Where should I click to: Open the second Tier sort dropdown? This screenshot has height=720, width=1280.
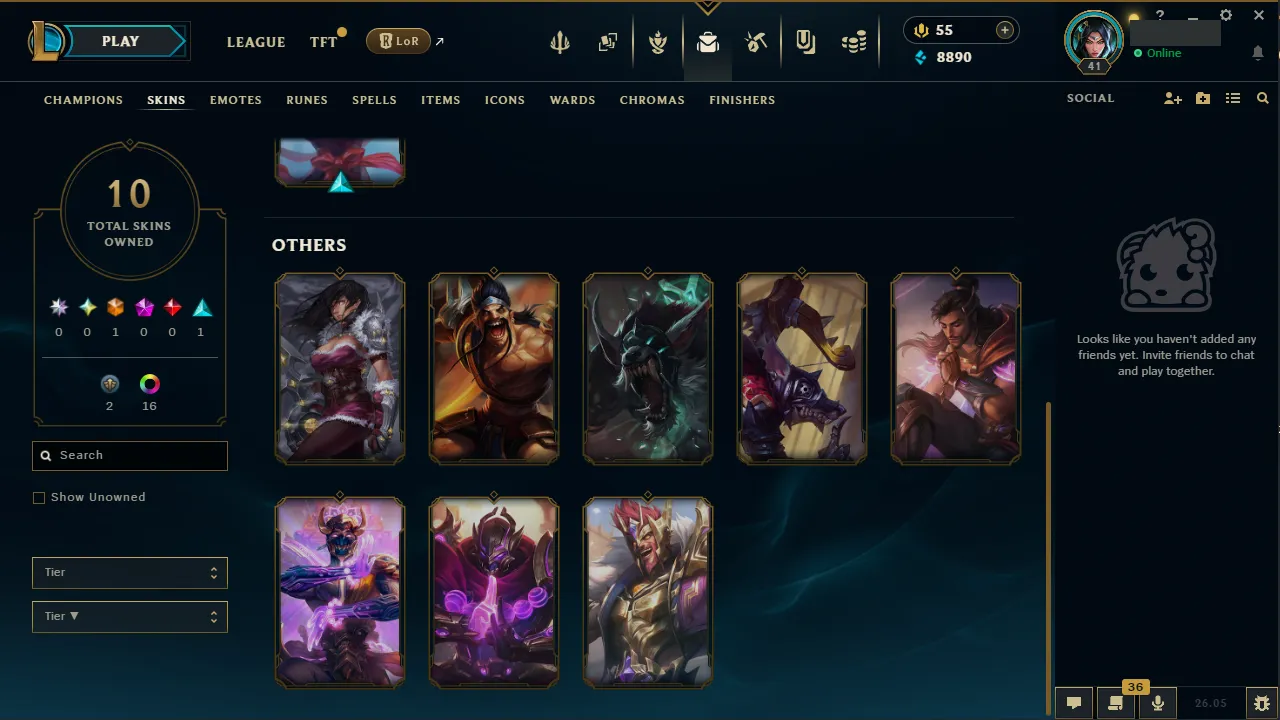(130, 616)
